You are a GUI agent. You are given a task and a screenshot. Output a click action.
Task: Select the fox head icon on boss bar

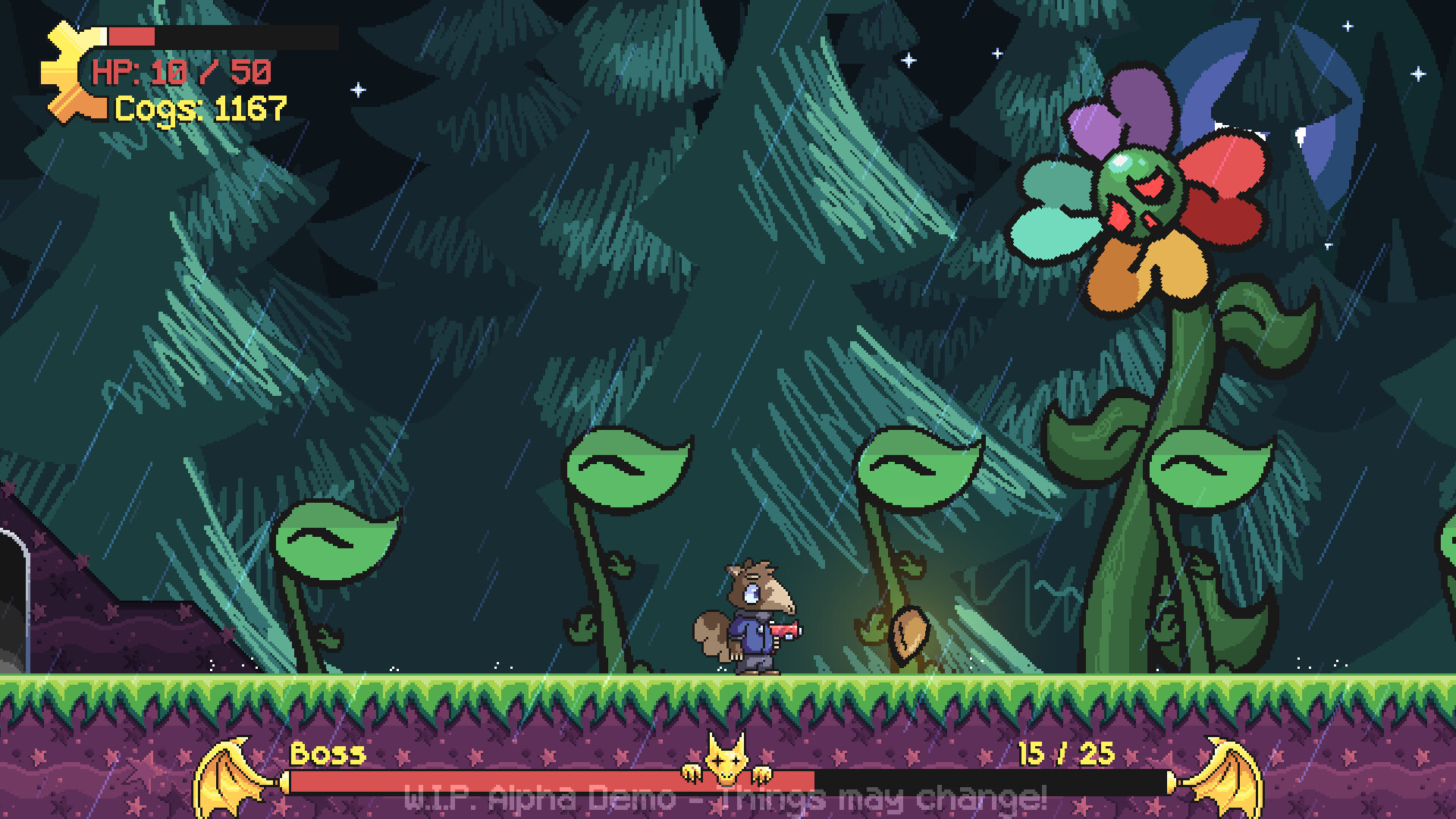728,758
